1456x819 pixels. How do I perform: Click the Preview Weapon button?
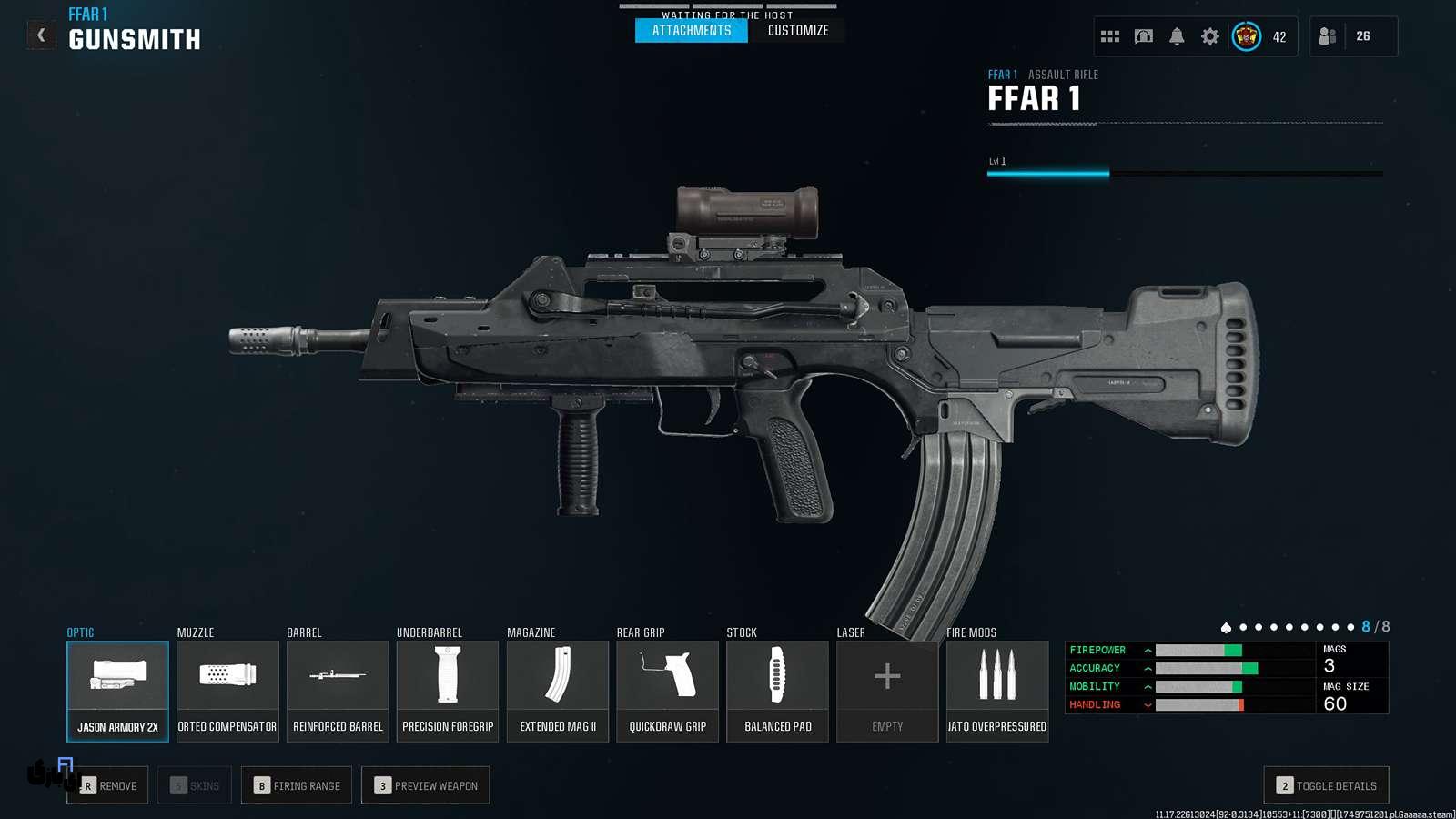[x=426, y=785]
